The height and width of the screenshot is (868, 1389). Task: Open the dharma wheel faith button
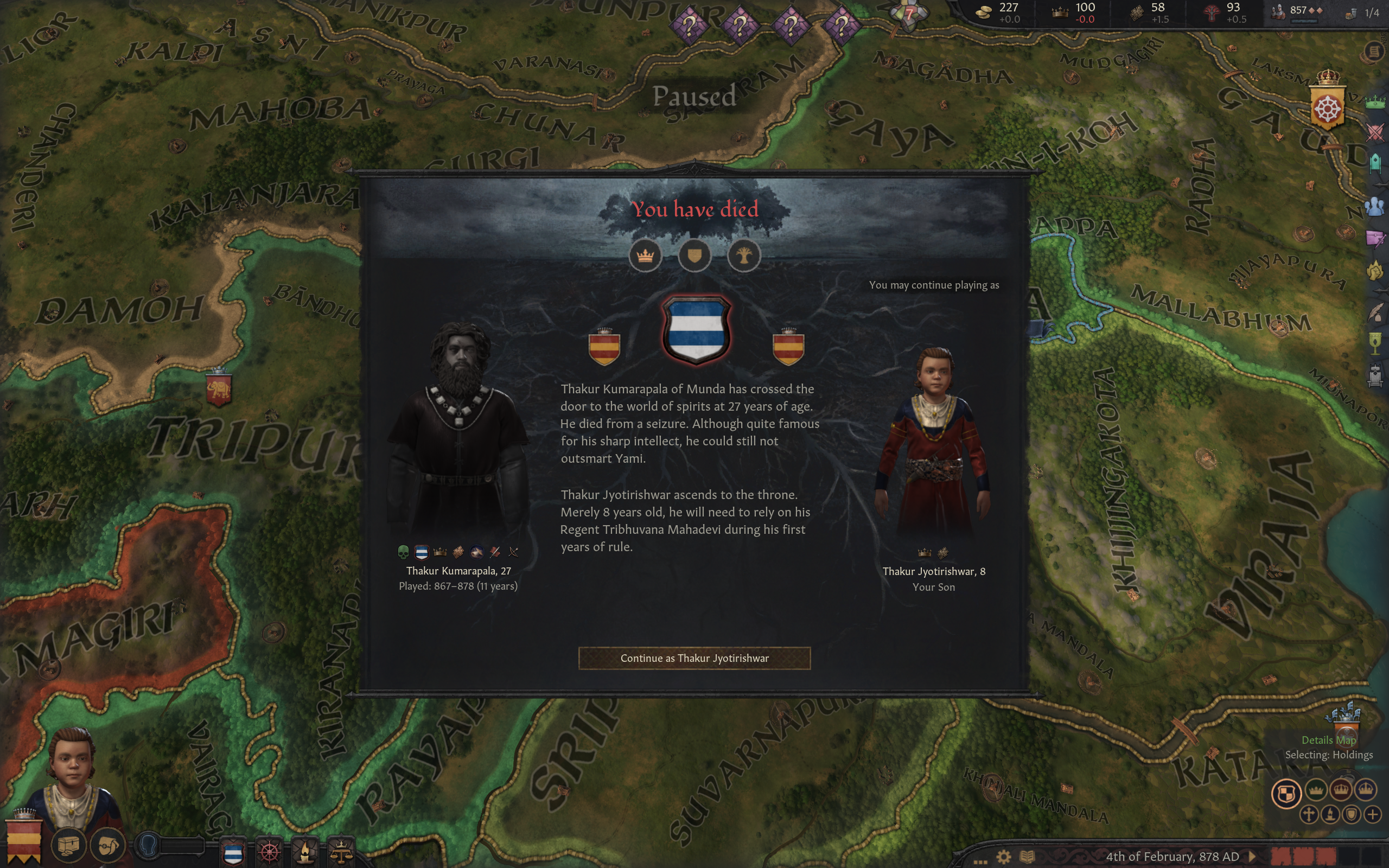tap(269, 852)
